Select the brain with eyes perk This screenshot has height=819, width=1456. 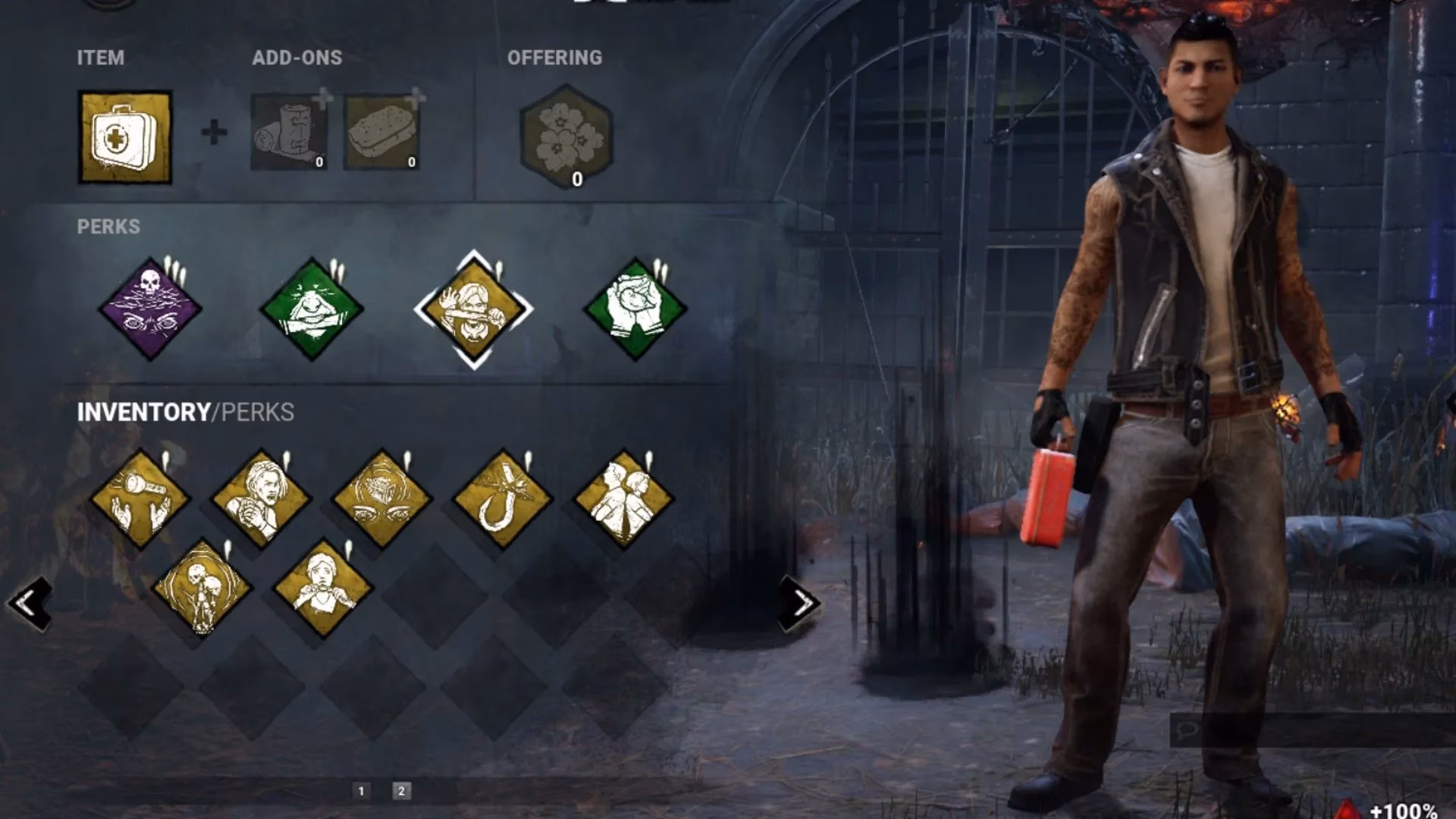coord(381,499)
